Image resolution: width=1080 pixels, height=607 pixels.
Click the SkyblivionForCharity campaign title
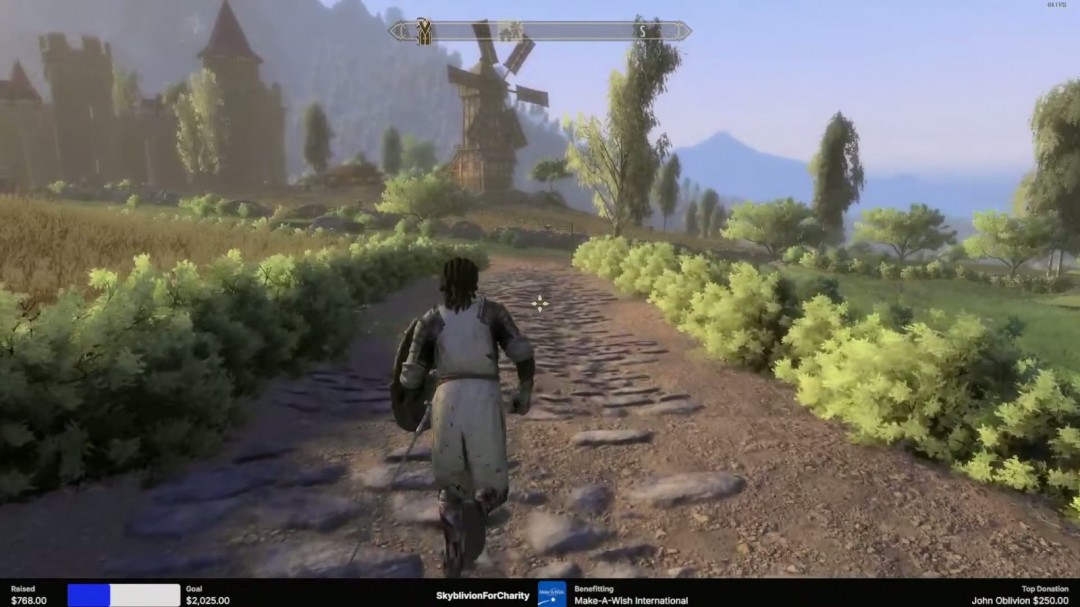pyautogui.click(x=482, y=596)
